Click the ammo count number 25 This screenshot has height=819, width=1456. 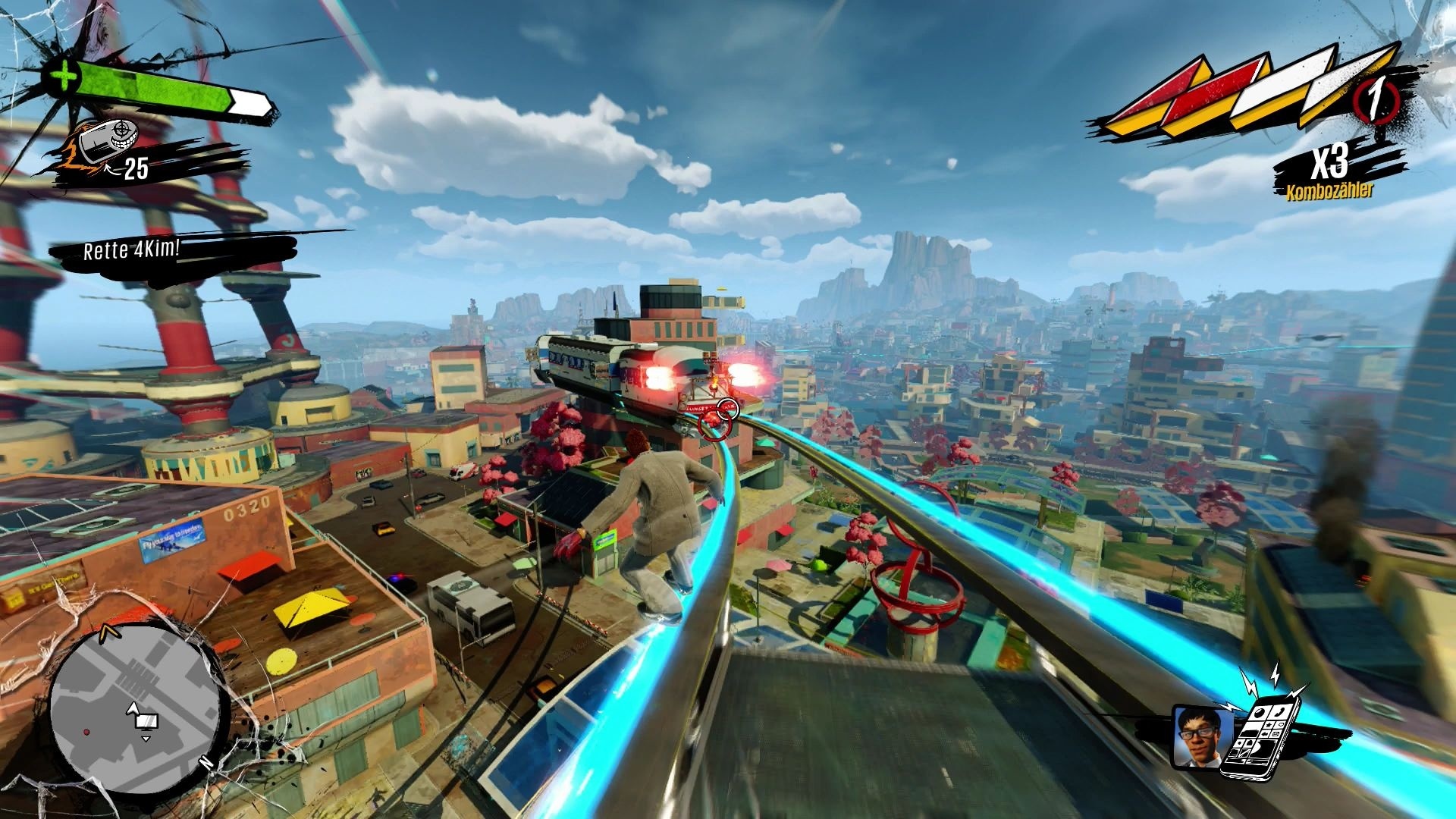tap(135, 168)
